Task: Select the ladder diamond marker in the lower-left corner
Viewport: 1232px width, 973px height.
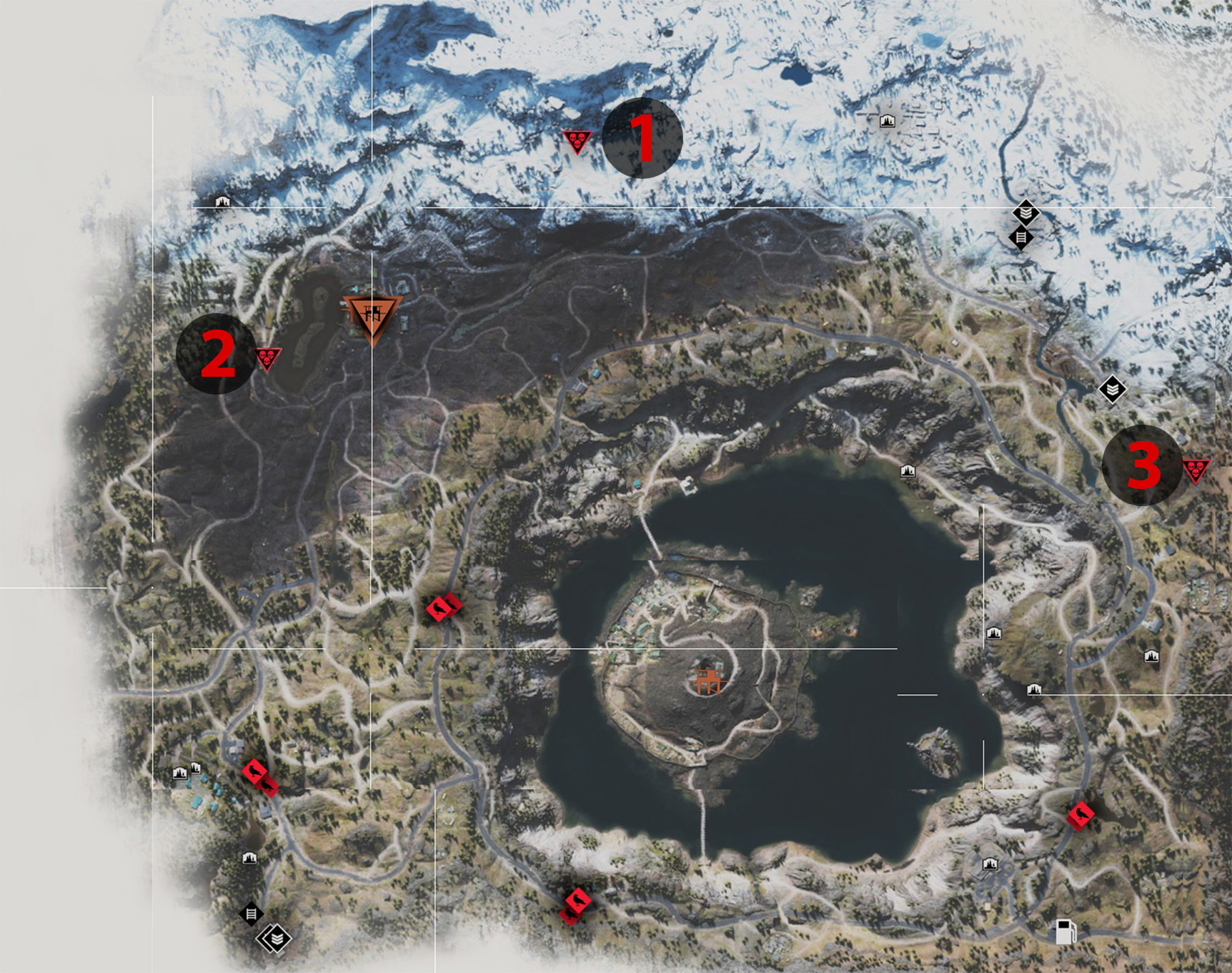Action: tap(252, 913)
